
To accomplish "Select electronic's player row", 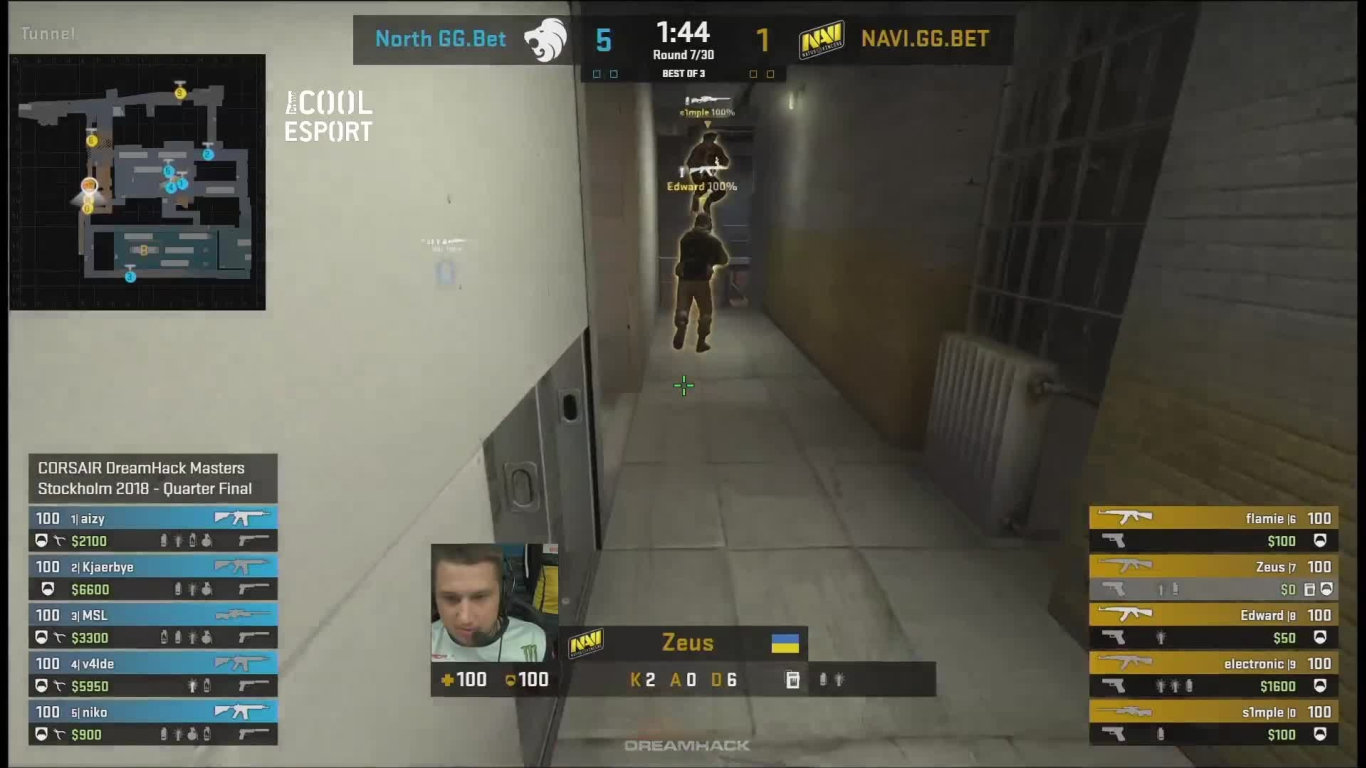I will point(1213,675).
